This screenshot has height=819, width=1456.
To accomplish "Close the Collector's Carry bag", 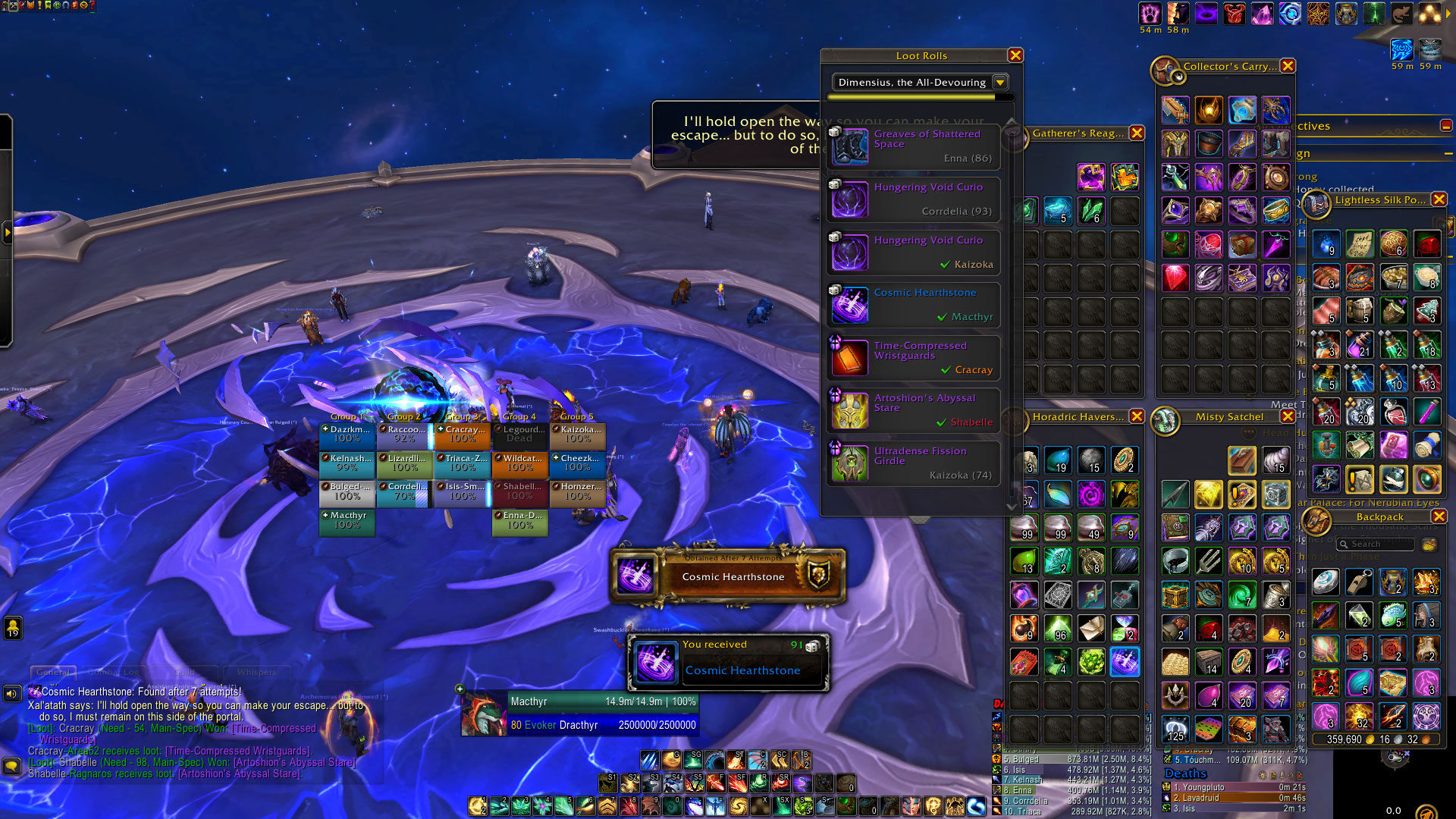I will click(1288, 66).
